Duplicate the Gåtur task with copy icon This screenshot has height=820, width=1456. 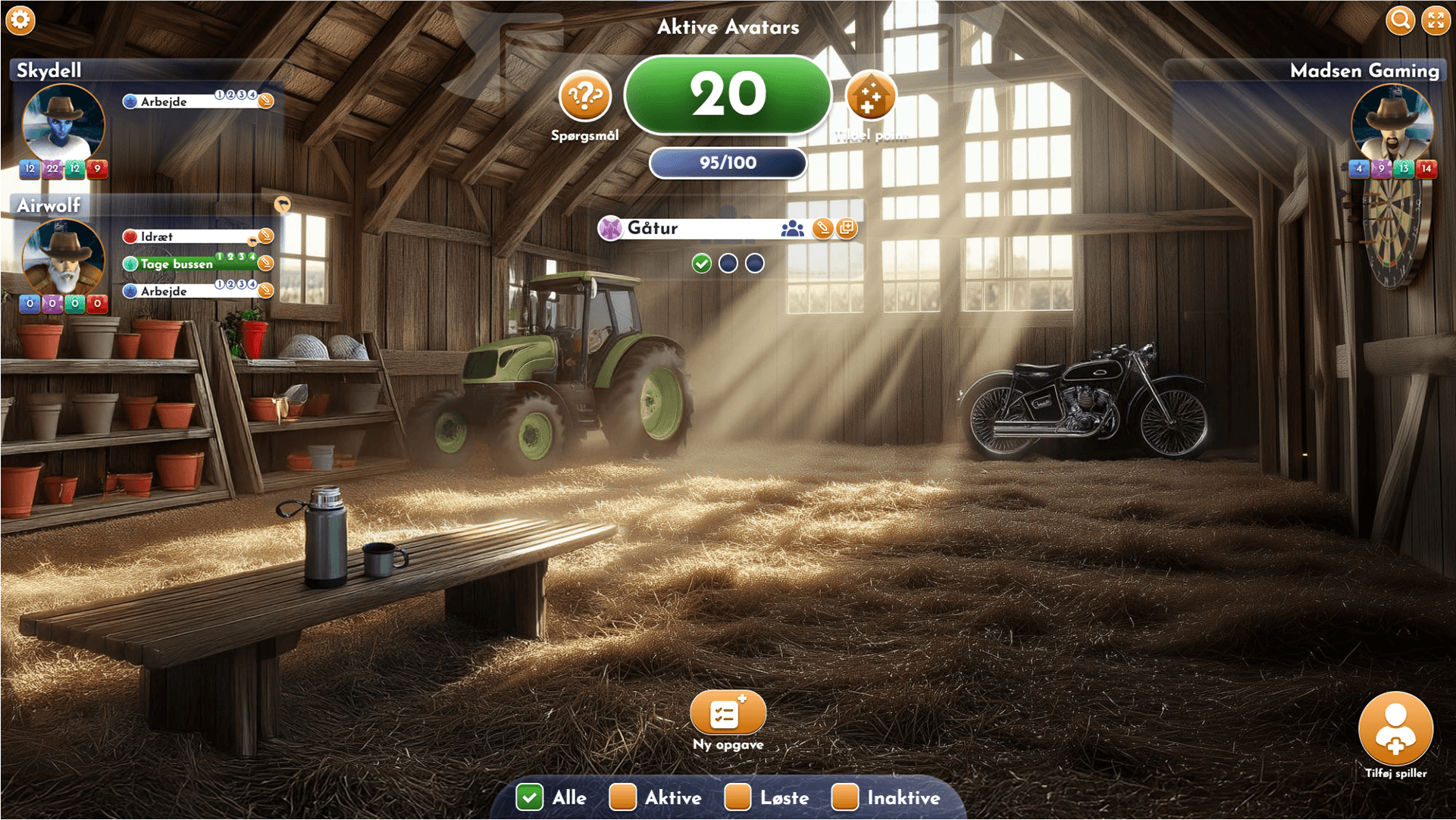847,228
